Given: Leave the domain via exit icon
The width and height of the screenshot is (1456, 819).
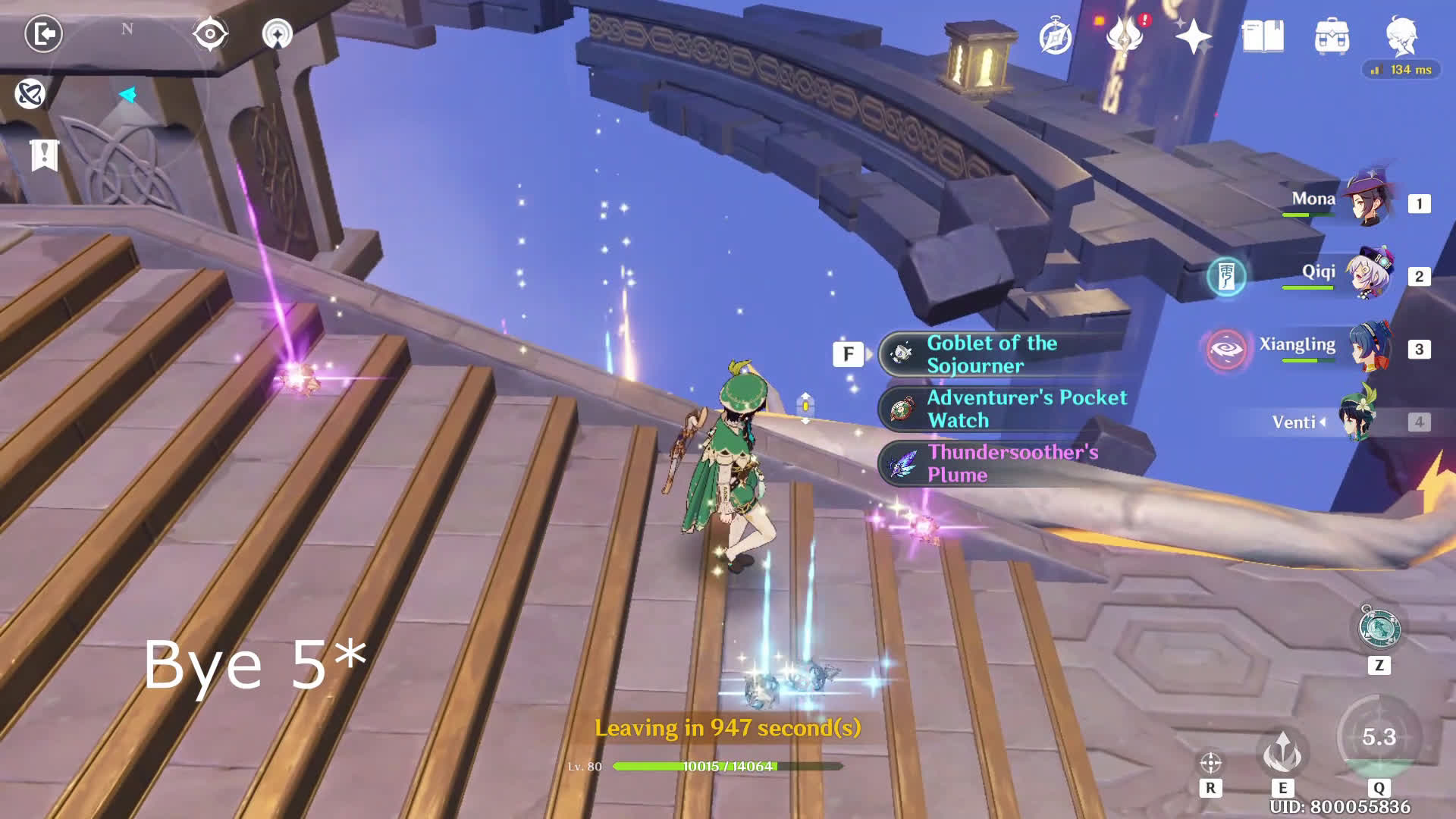Looking at the screenshot, I should point(43,34).
